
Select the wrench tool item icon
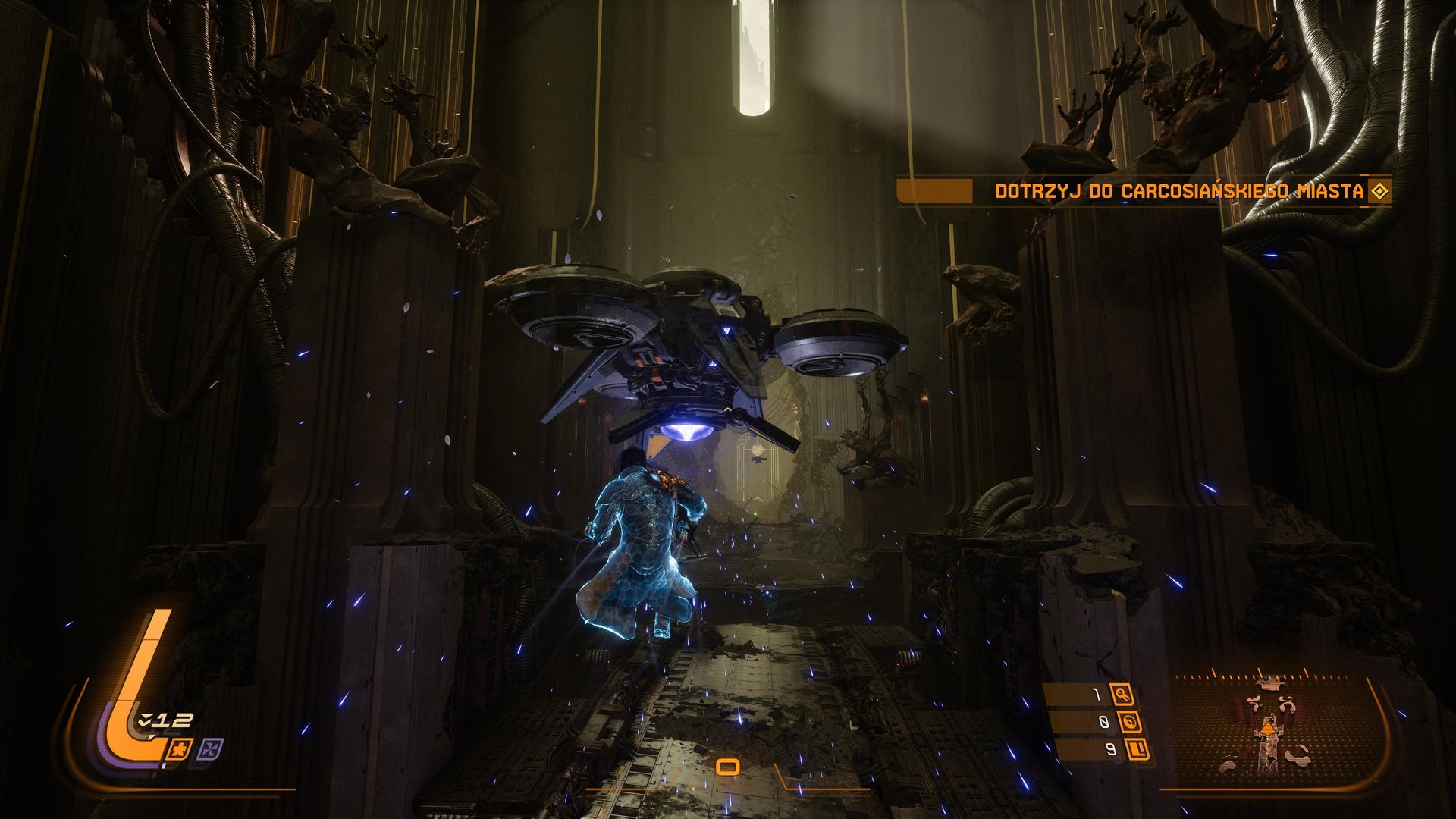[x=1122, y=694]
